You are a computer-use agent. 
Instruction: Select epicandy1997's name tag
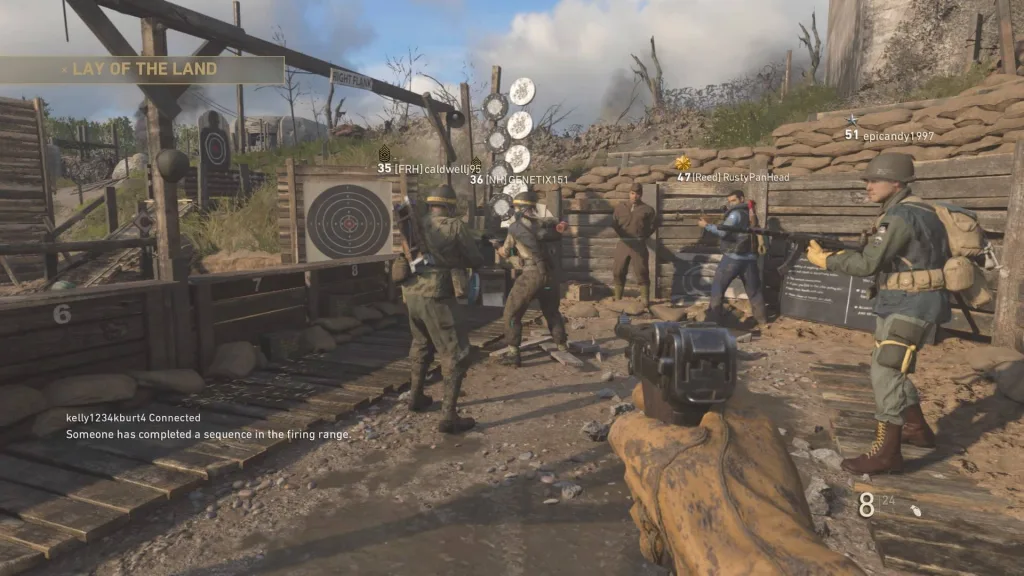pos(889,135)
